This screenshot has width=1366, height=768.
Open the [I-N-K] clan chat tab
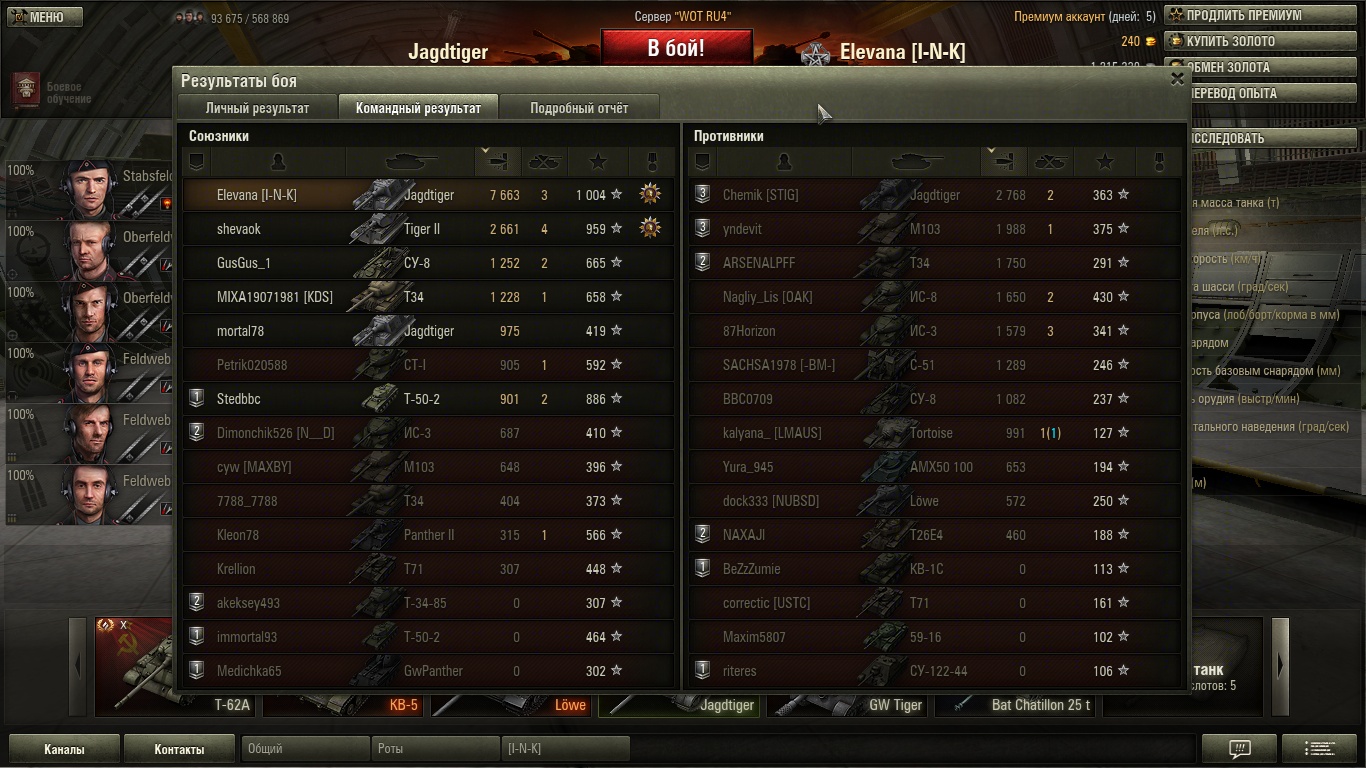565,749
